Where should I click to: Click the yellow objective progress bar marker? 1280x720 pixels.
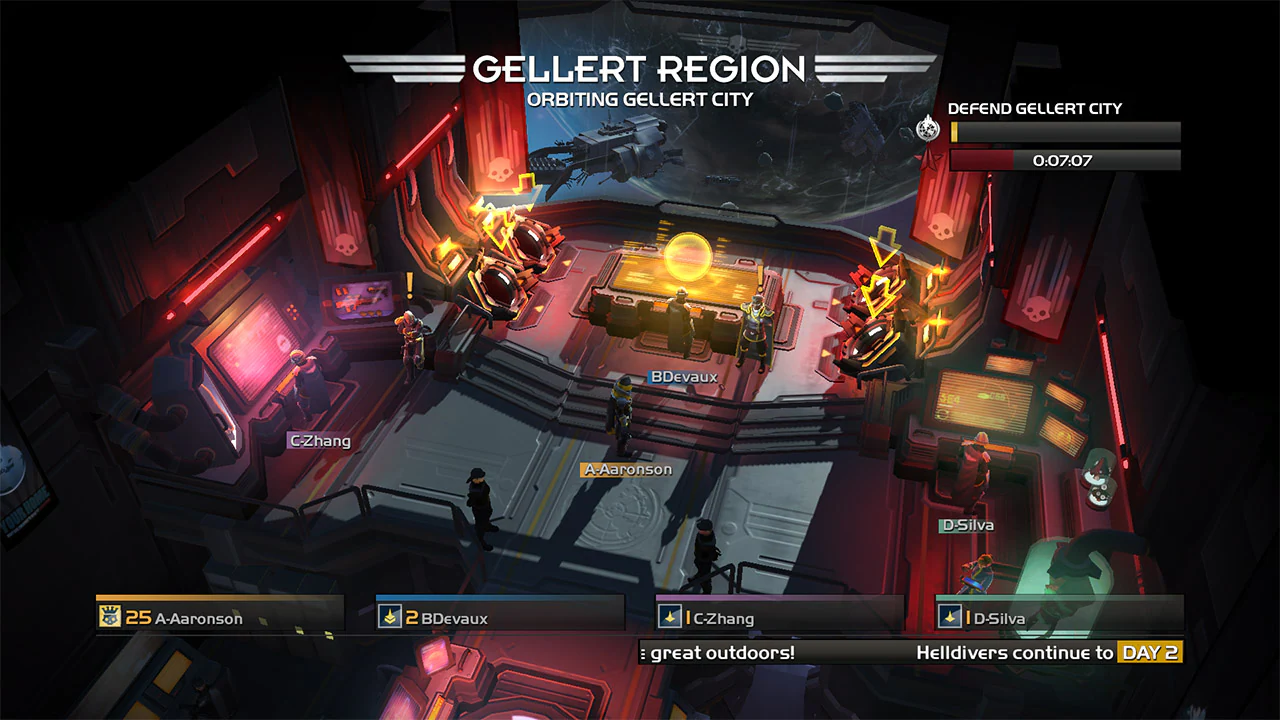click(x=954, y=132)
